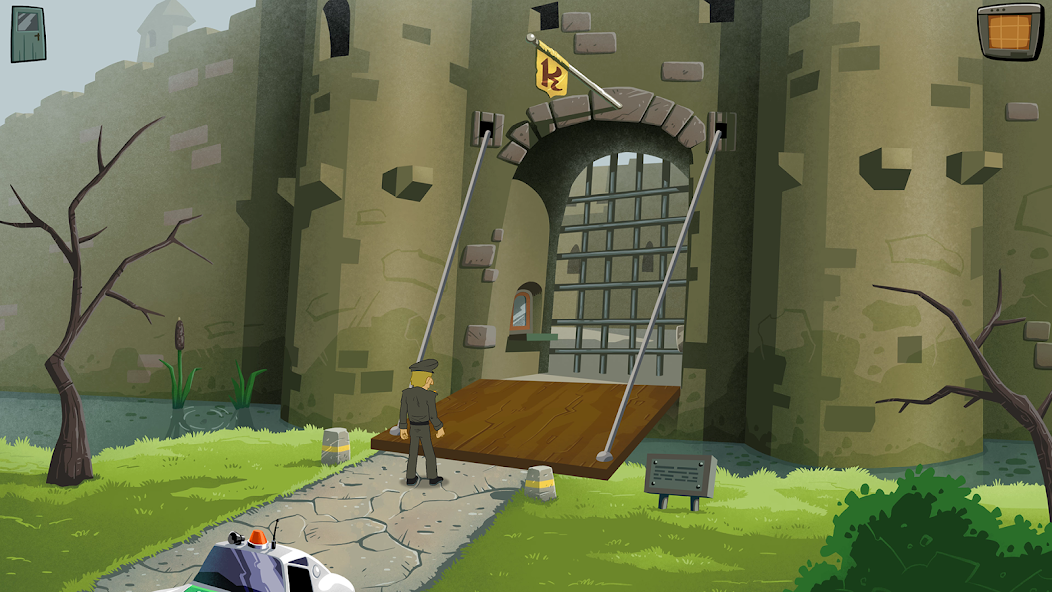This screenshot has width=1052, height=592.
Task: Click the green door exit icon
Action: pyautogui.click(x=28, y=33)
